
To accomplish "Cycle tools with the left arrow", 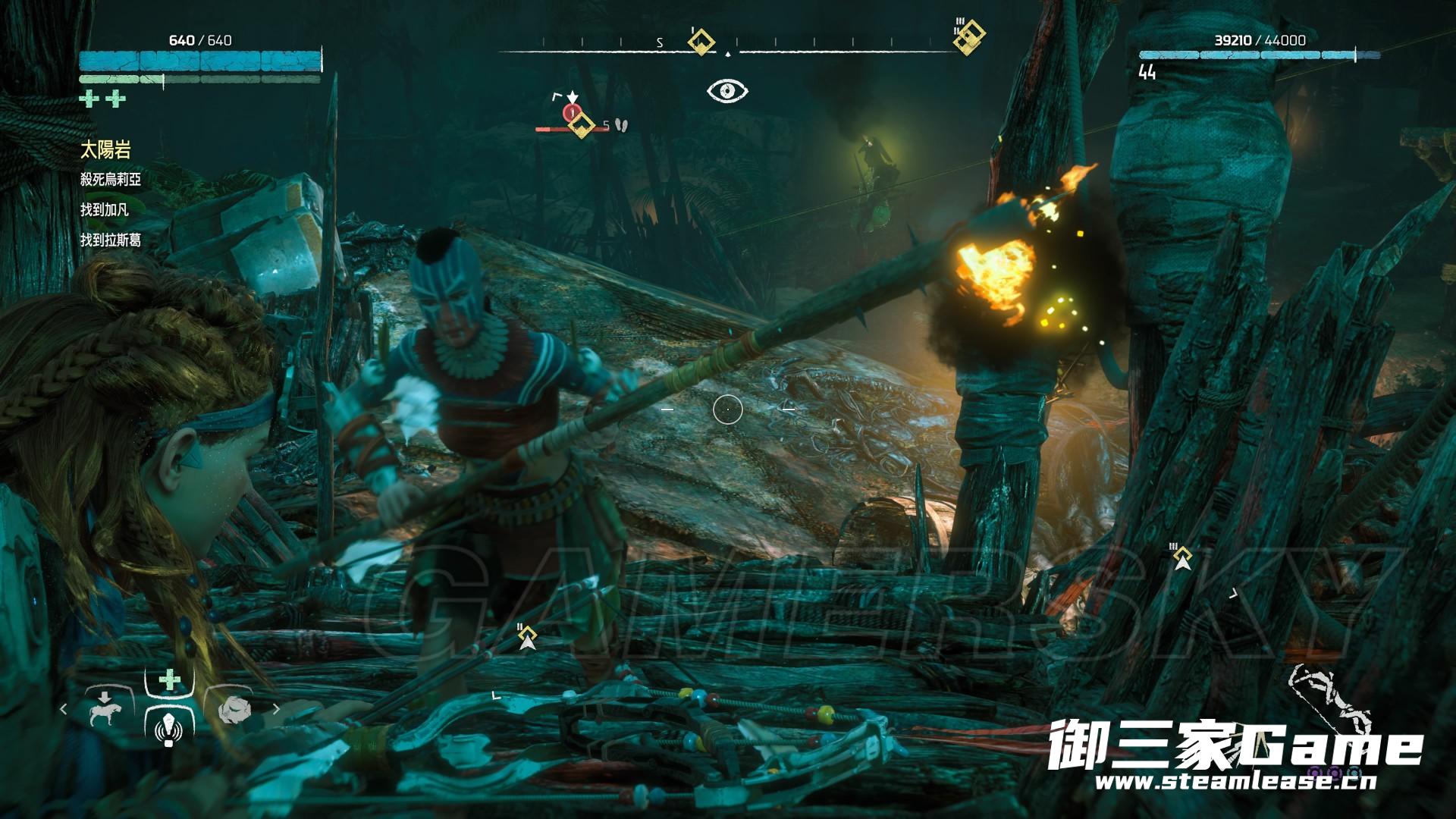I will pyautogui.click(x=64, y=711).
